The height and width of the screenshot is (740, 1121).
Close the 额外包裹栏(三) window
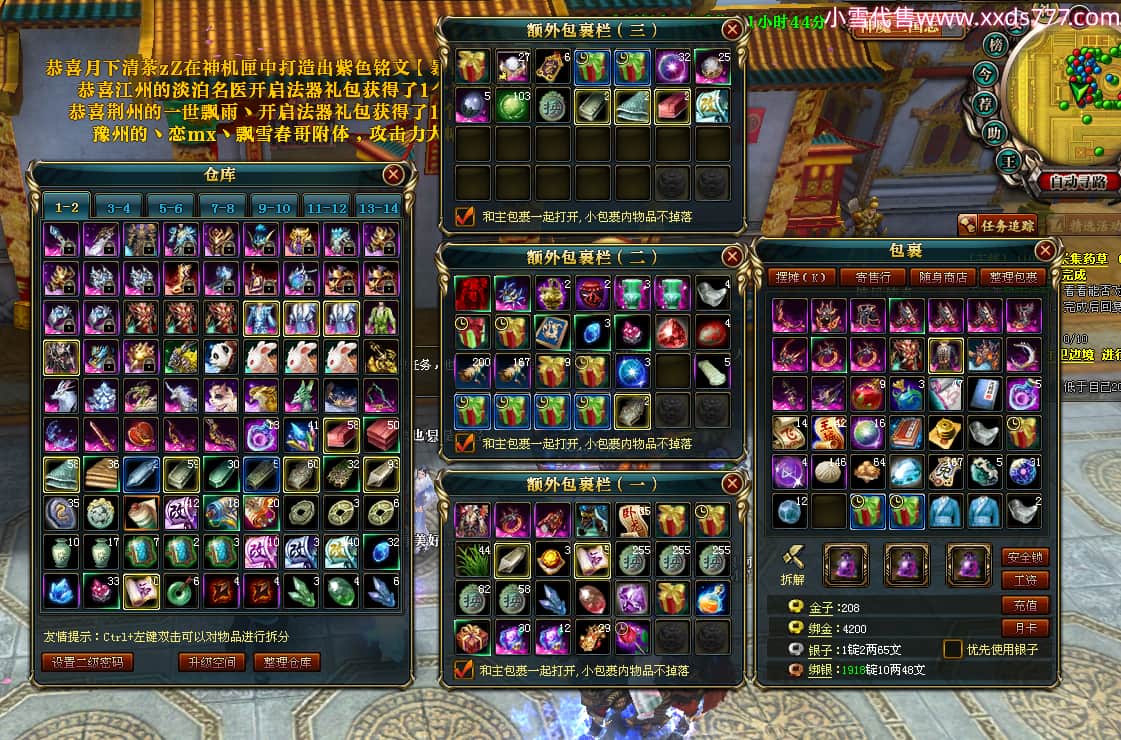(x=733, y=30)
